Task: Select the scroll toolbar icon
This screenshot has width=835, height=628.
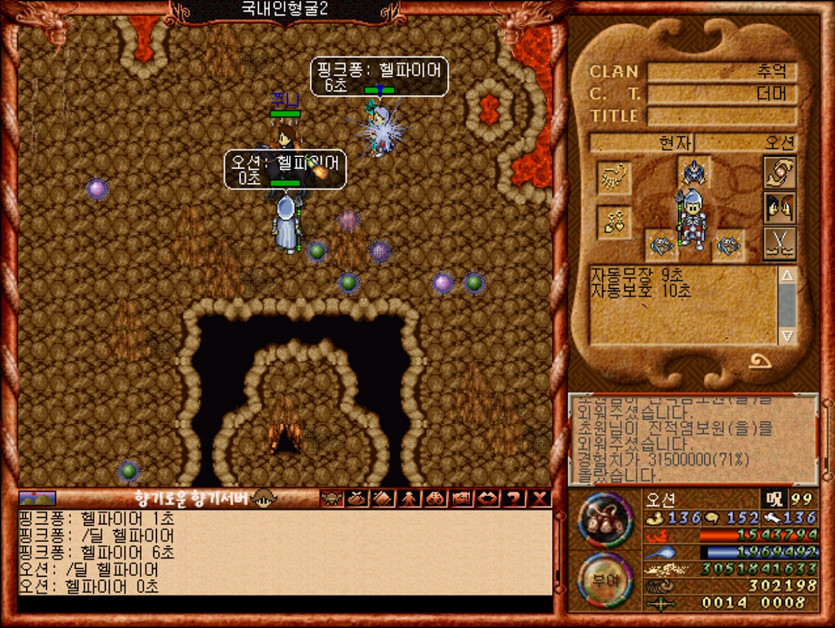Action: (x=382, y=498)
